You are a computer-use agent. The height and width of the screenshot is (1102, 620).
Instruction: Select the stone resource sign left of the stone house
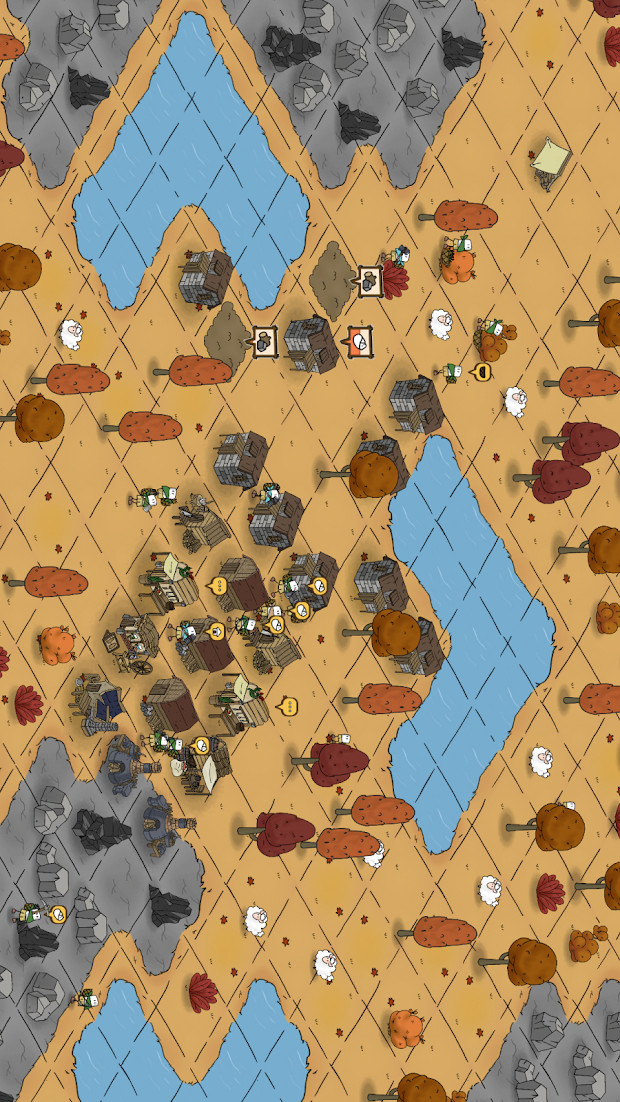pyautogui.click(x=265, y=341)
